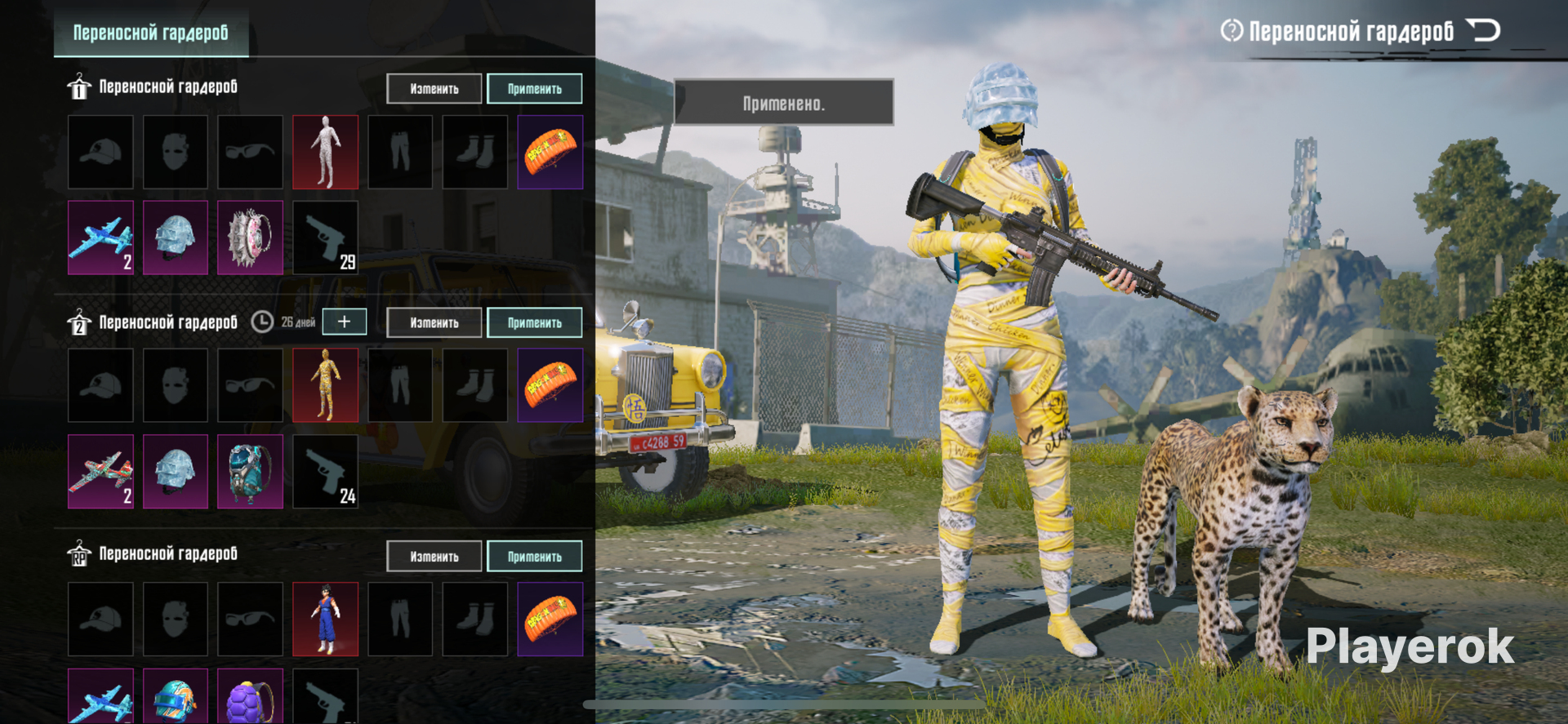Click Изменить for wardrobe 1

coord(434,89)
